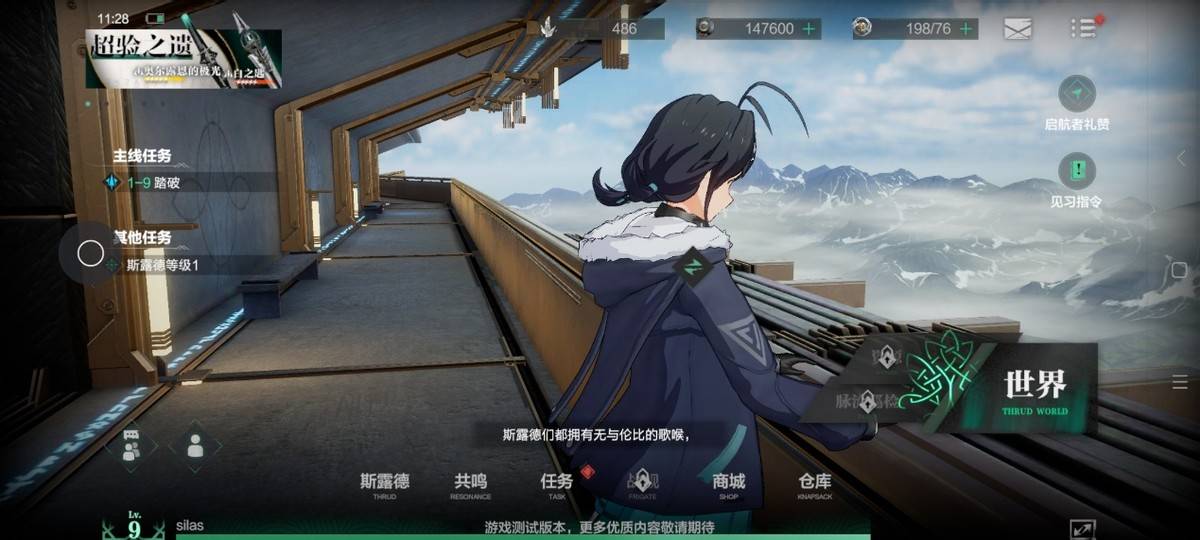Open the 共鸣 Resonance menu
Image resolution: width=1200 pixels, height=540 pixels.
pos(471,485)
